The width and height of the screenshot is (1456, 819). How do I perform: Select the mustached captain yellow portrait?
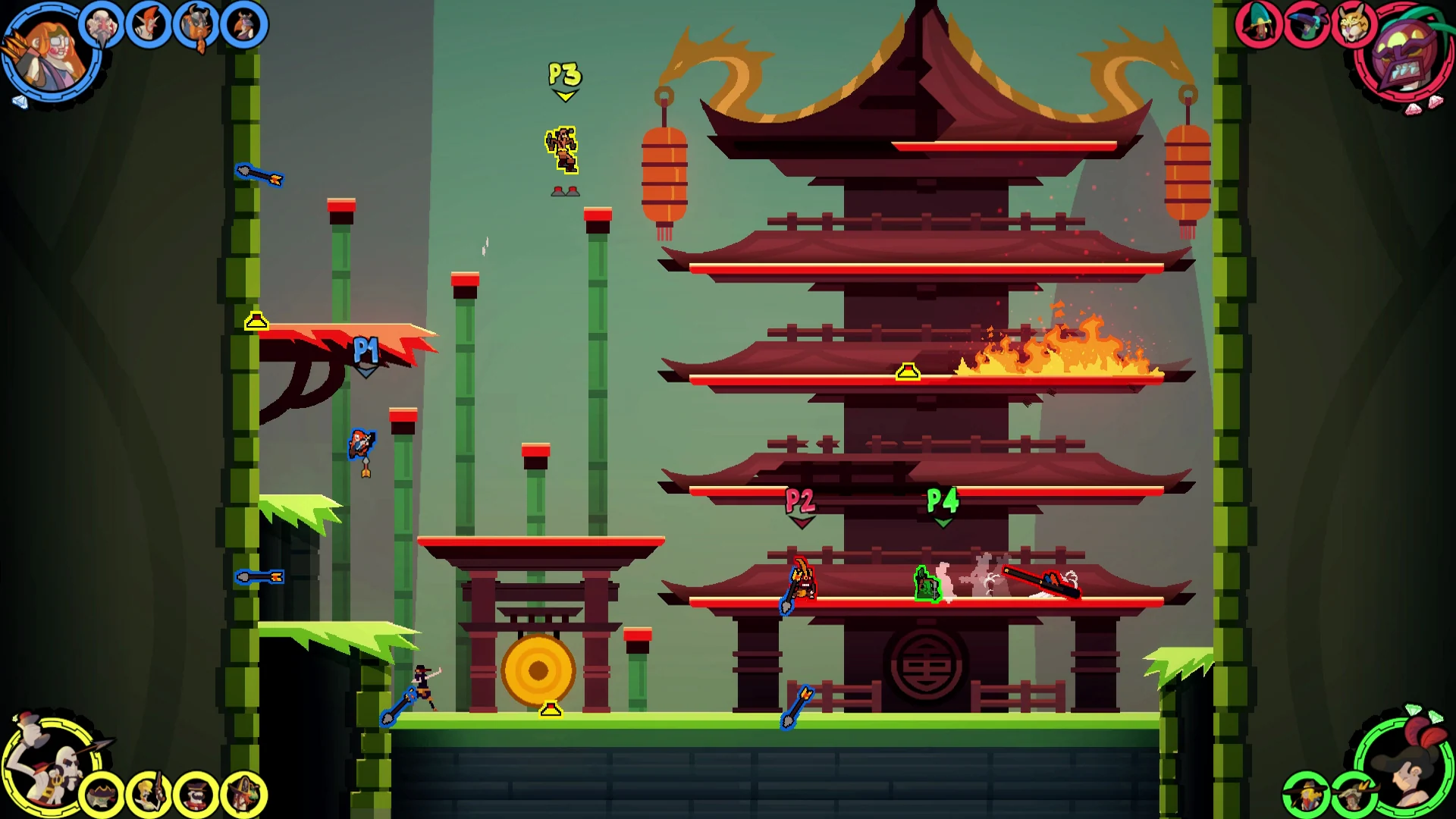click(x=196, y=795)
